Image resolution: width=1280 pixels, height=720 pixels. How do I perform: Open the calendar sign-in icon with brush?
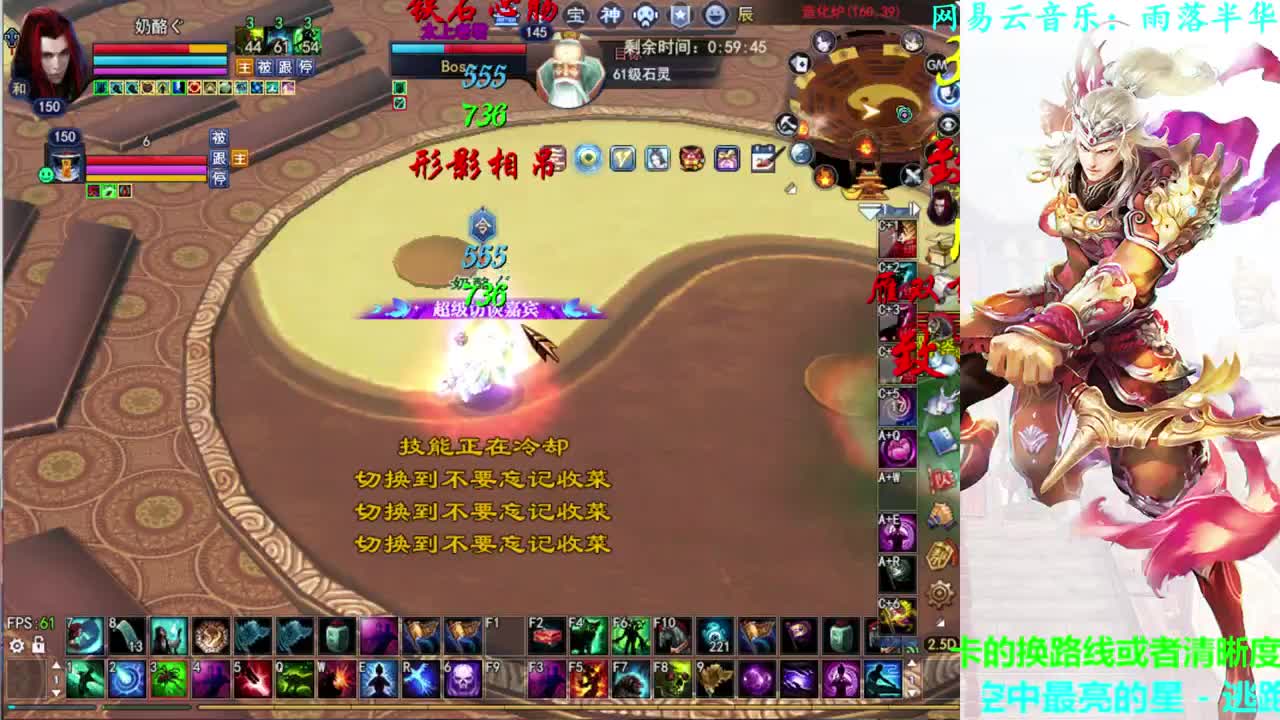(765, 158)
